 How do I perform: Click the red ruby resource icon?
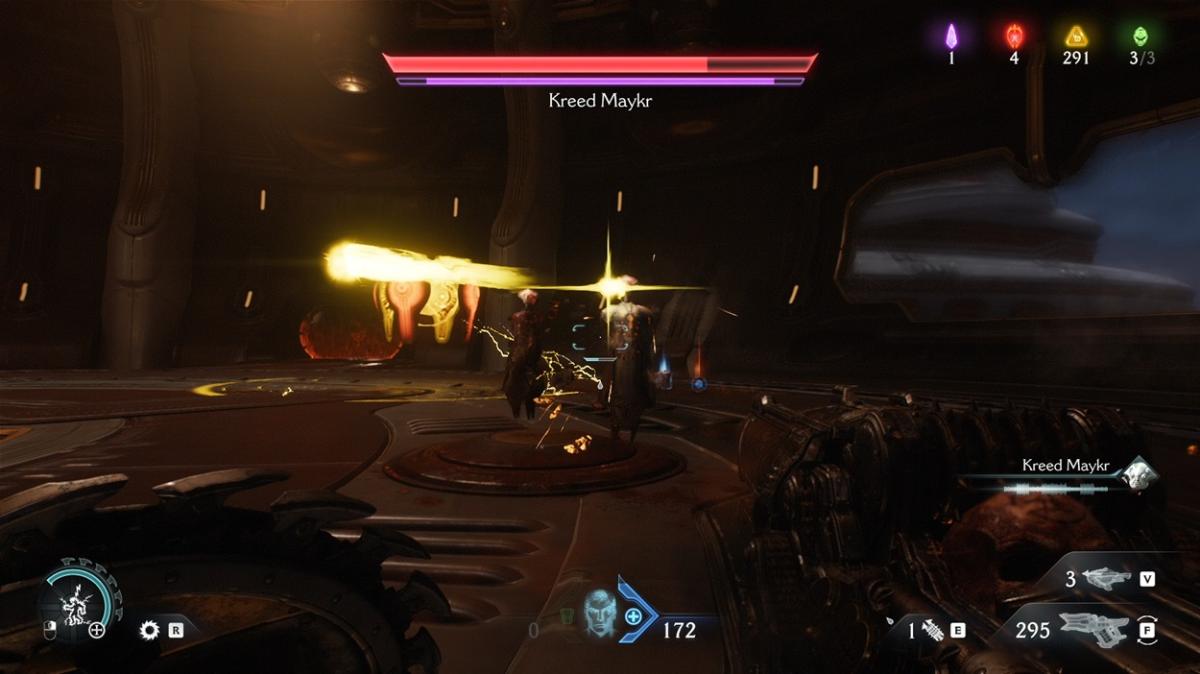click(1014, 37)
